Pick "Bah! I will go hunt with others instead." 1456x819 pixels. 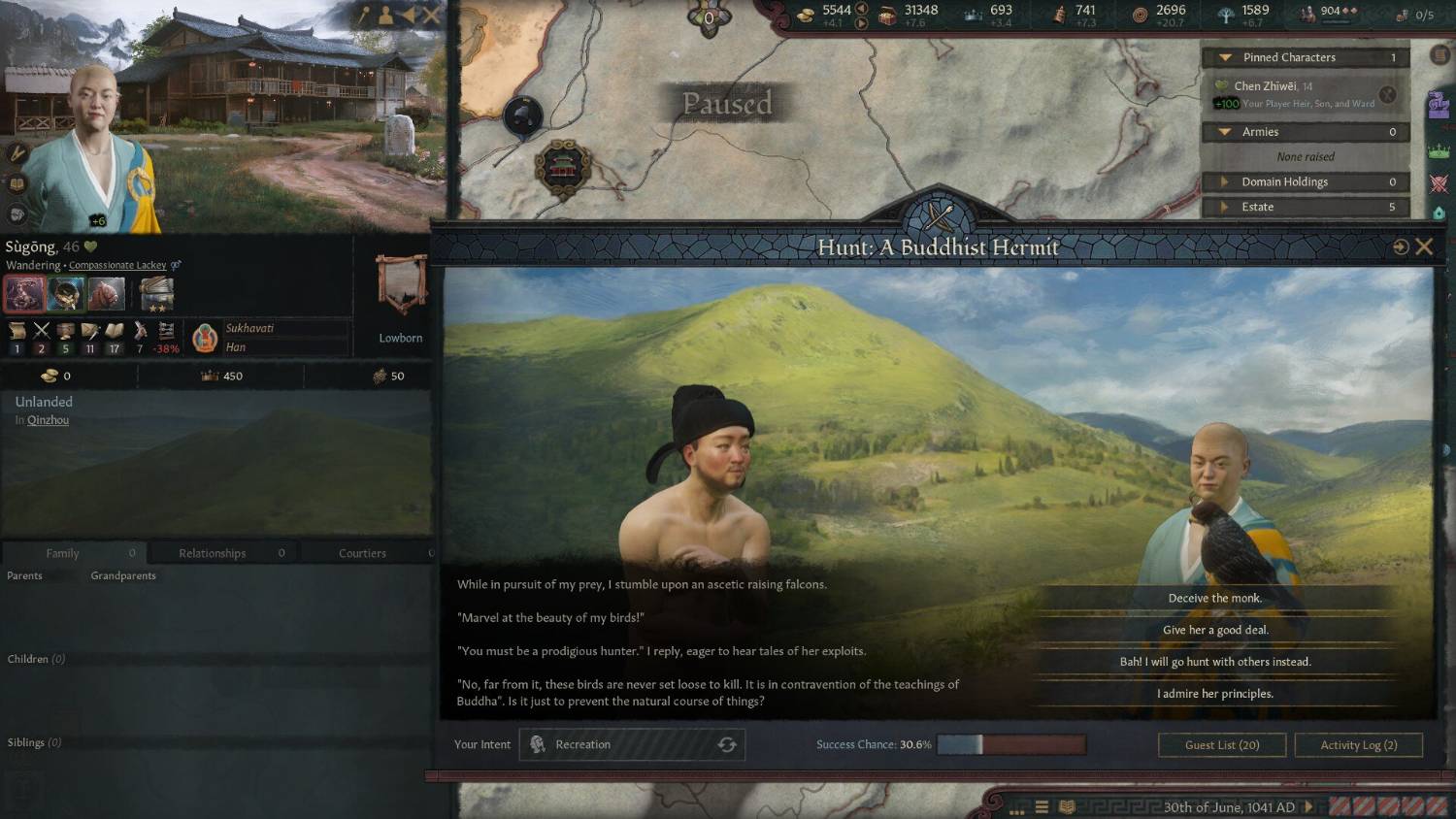1214,663
